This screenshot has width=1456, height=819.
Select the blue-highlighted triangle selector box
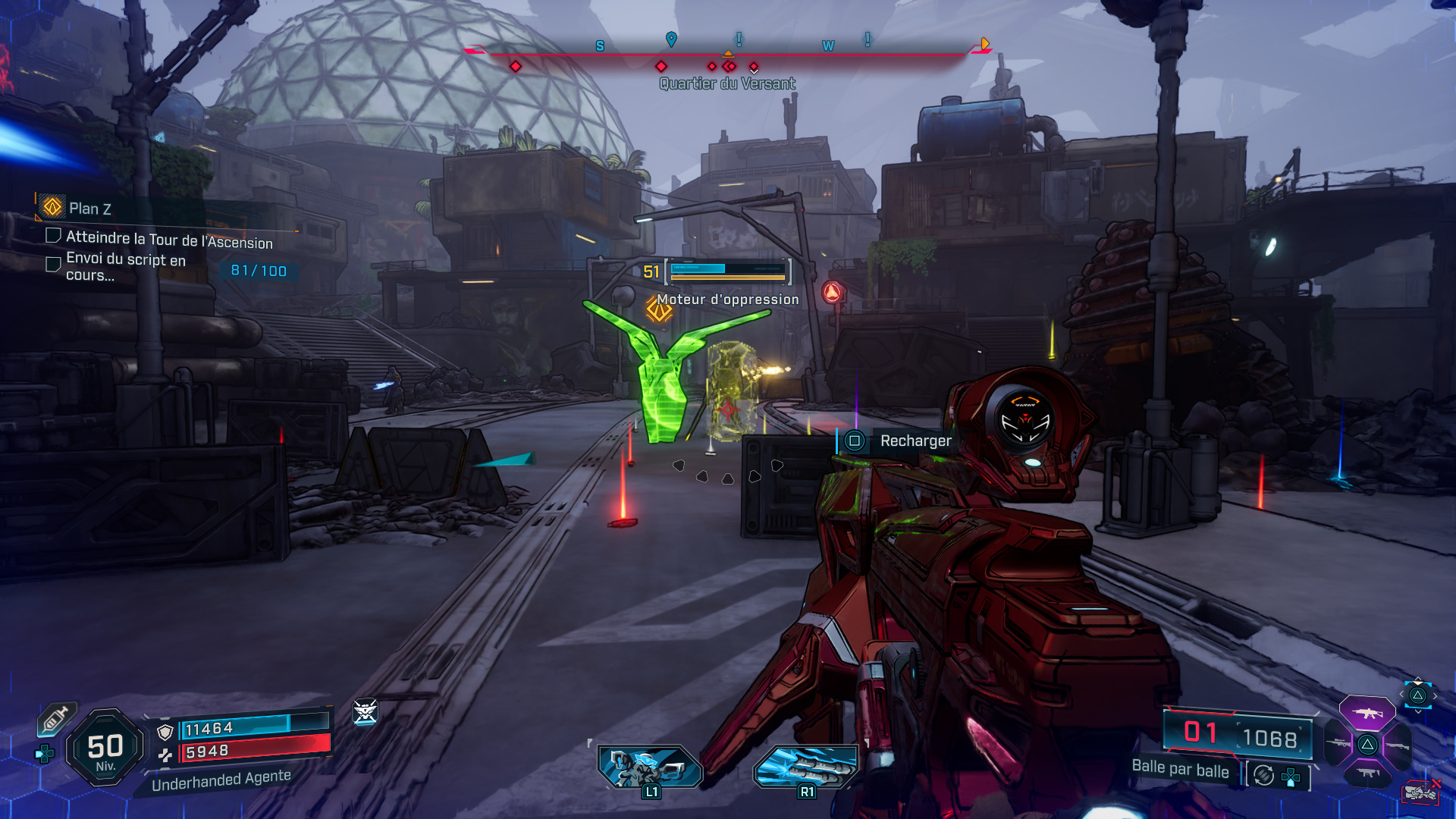1417,695
